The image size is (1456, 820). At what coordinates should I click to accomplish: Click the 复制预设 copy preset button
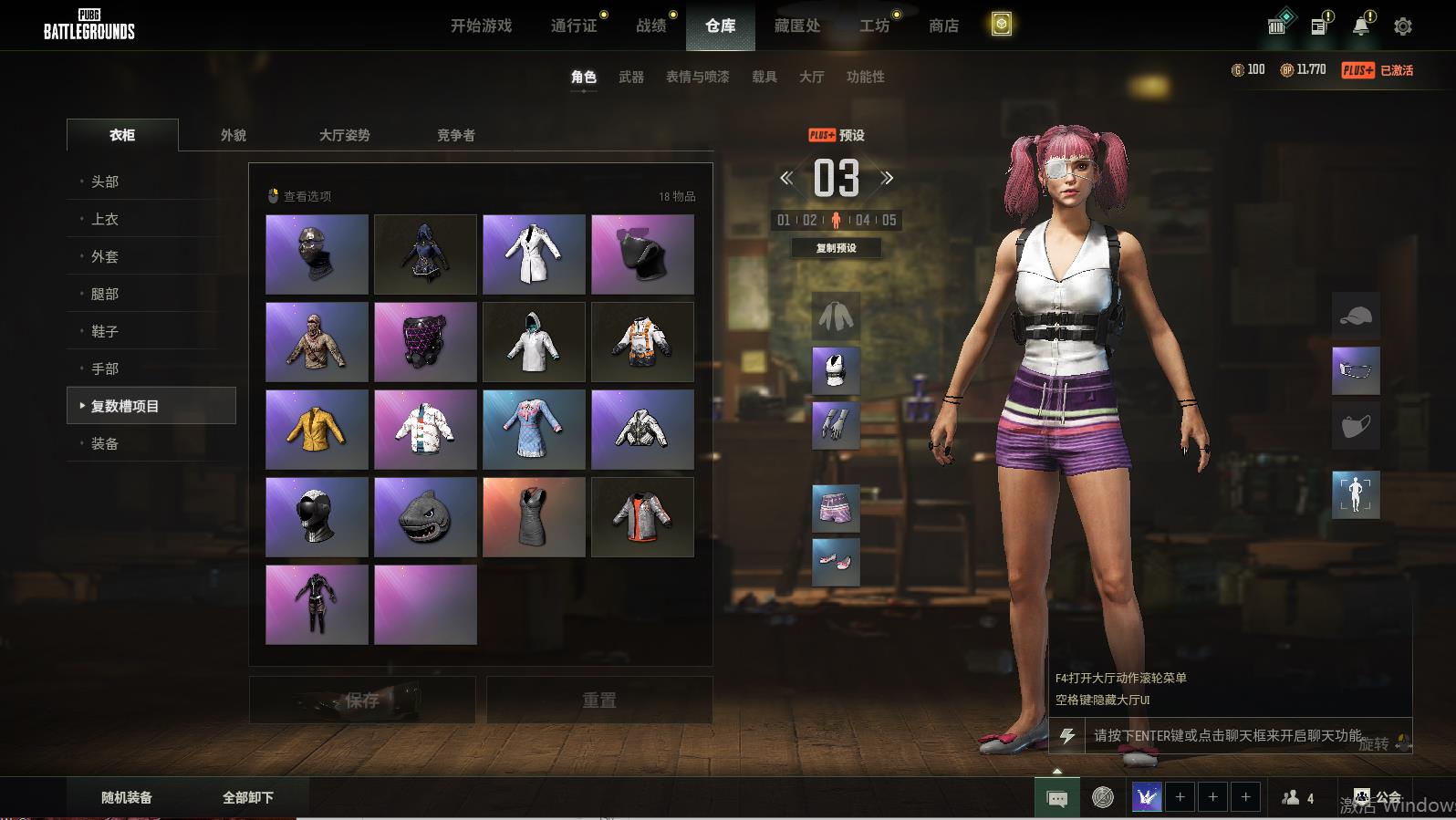pos(836,248)
